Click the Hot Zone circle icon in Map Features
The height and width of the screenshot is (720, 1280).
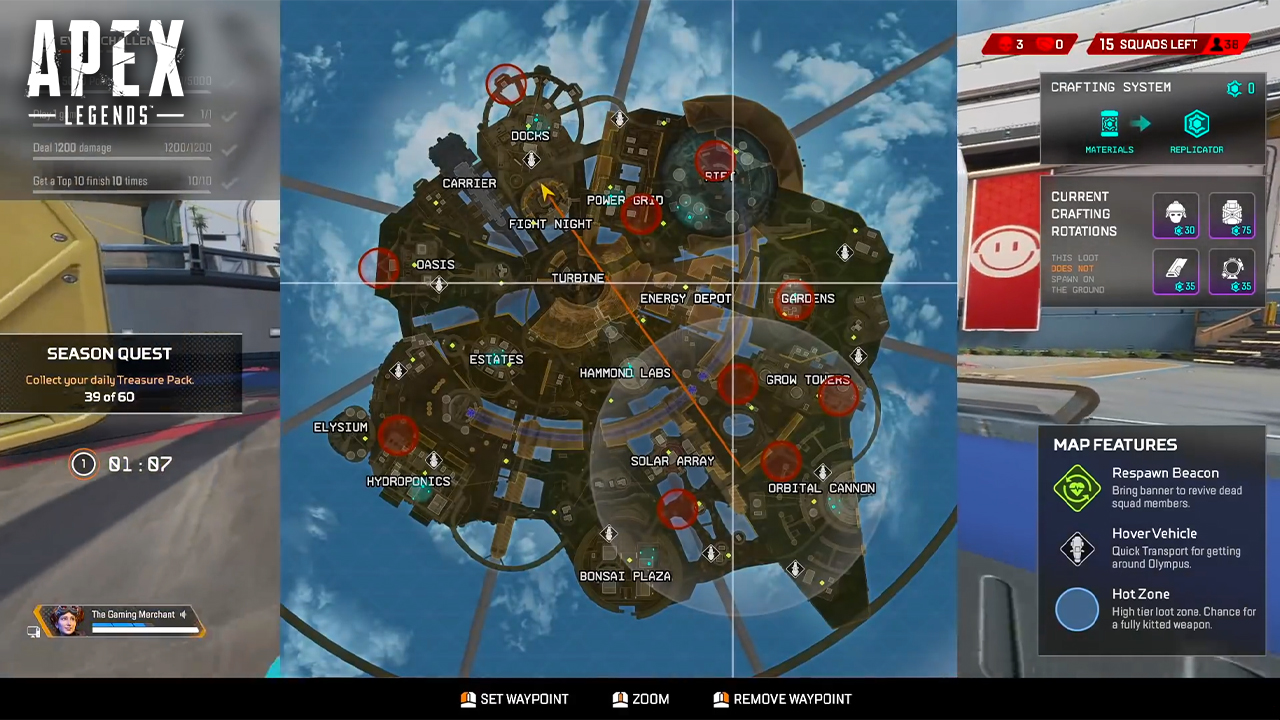click(1077, 609)
